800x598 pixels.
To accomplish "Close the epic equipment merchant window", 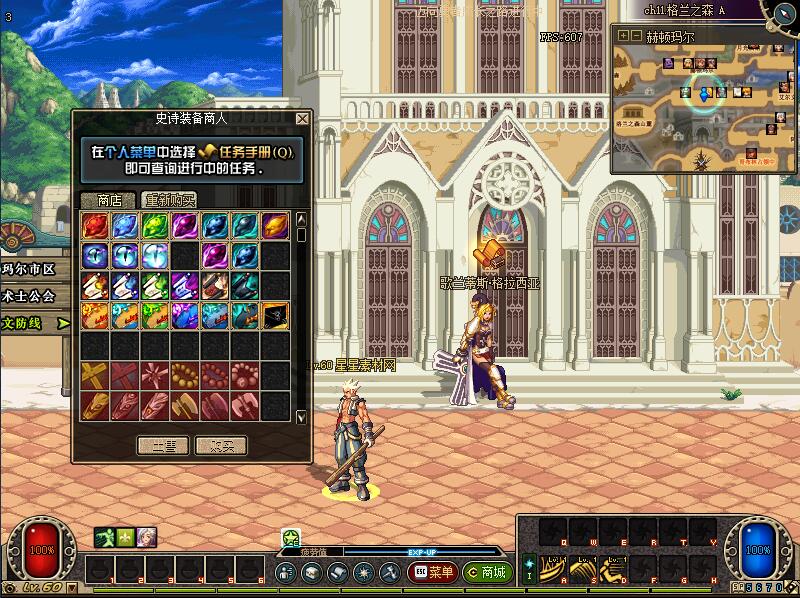I will pyautogui.click(x=302, y=119).
